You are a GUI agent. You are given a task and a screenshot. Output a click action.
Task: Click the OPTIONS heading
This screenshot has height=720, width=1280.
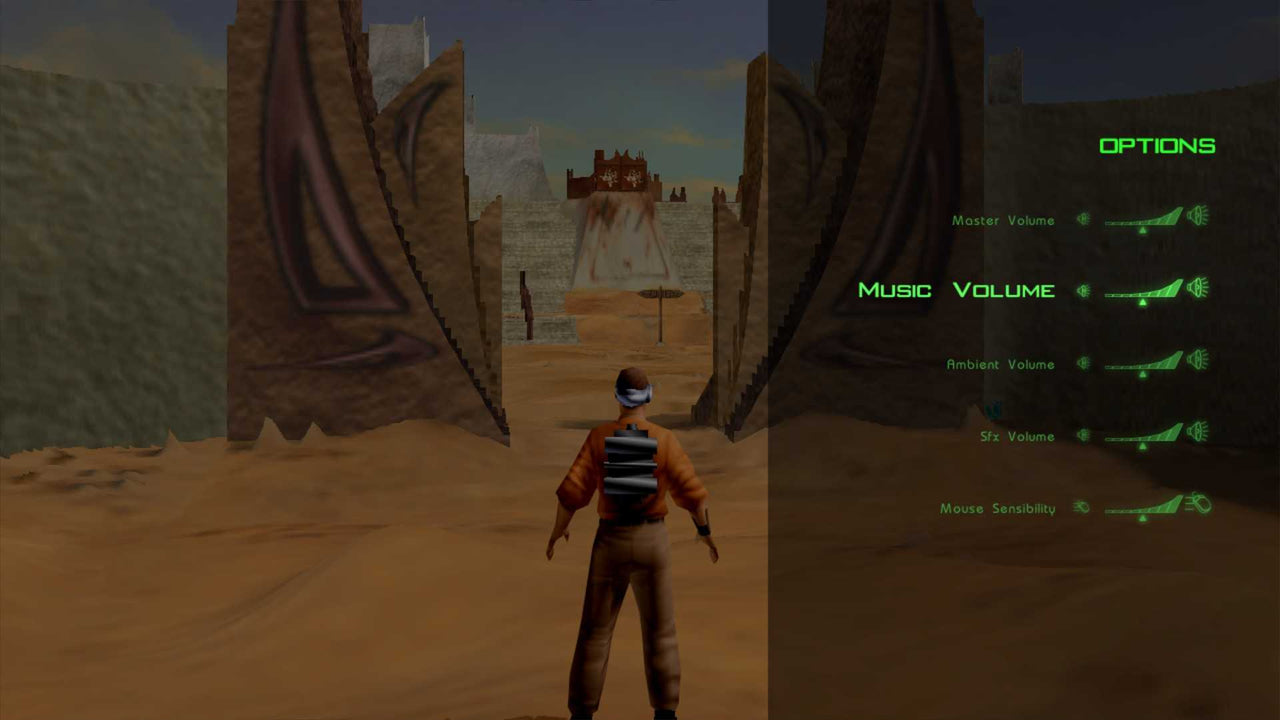point(1157,145)
